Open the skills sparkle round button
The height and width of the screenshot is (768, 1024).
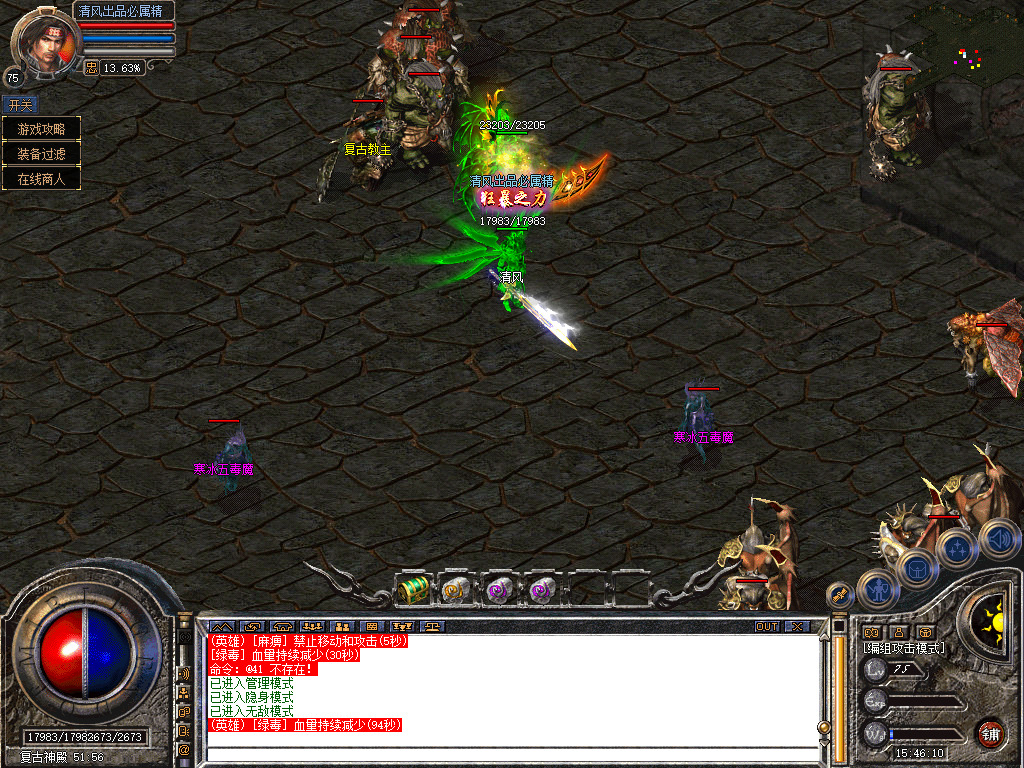957,548
